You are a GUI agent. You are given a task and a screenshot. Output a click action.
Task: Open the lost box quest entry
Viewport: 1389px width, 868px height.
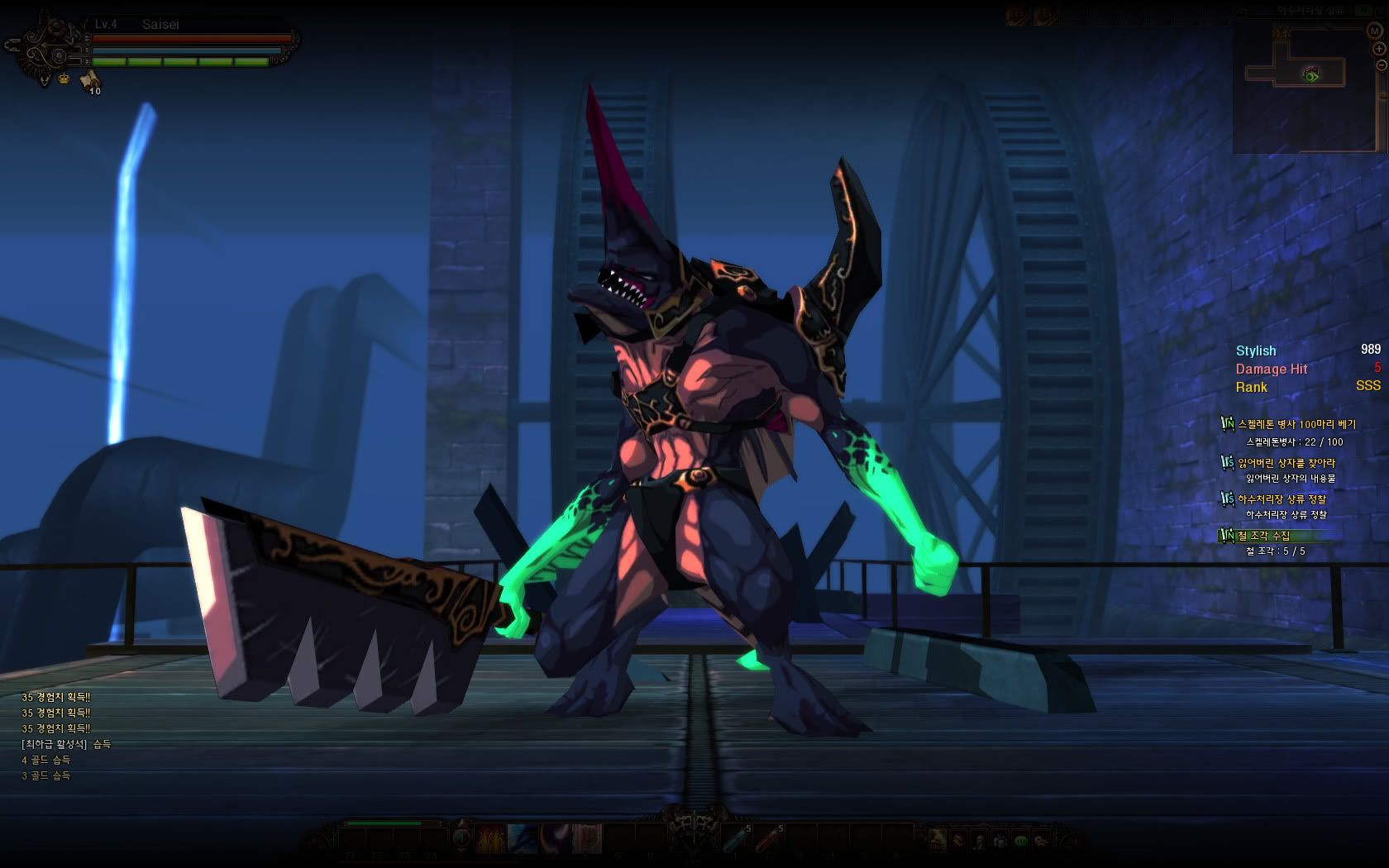click(x=1286, y=463)
